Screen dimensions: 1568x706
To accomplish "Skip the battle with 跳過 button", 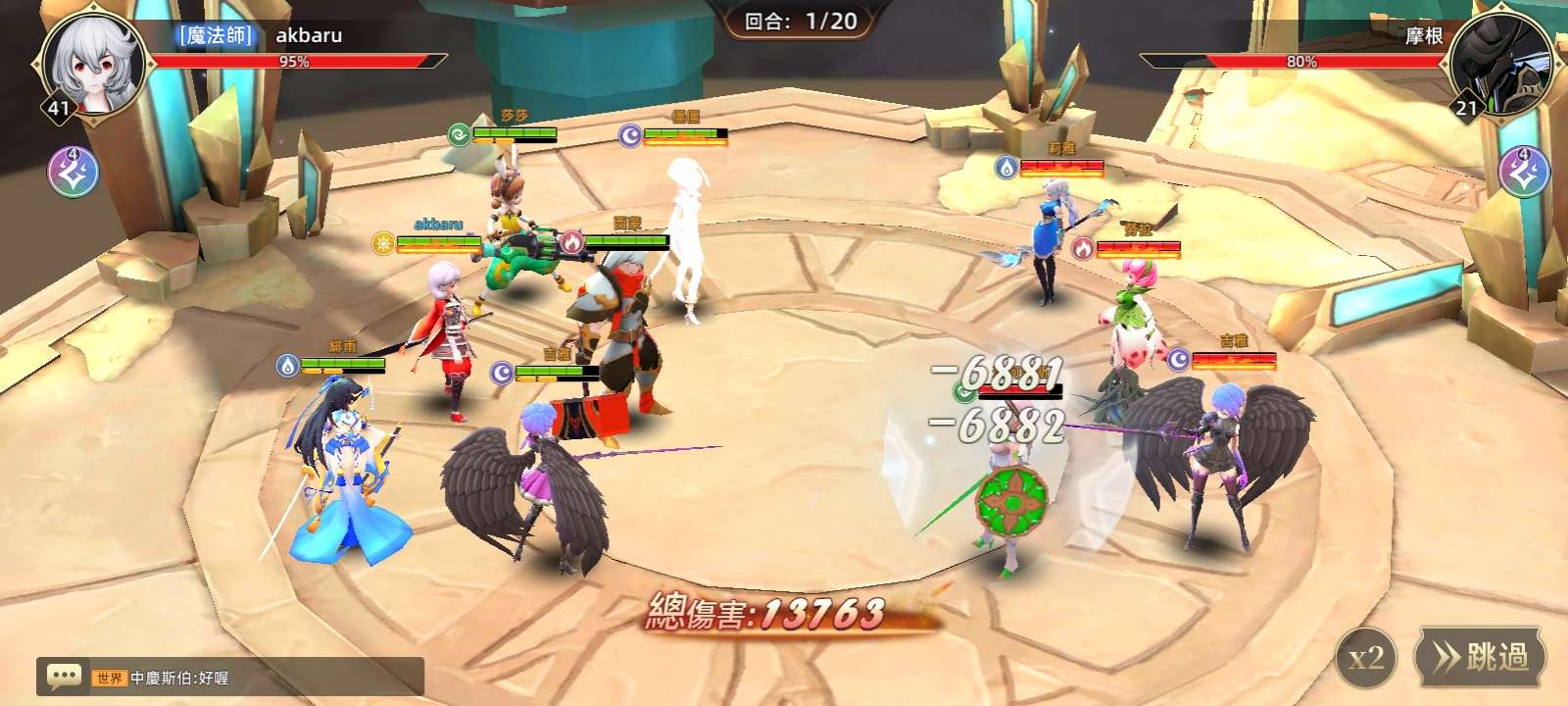I will click(x=1480, y=657).
